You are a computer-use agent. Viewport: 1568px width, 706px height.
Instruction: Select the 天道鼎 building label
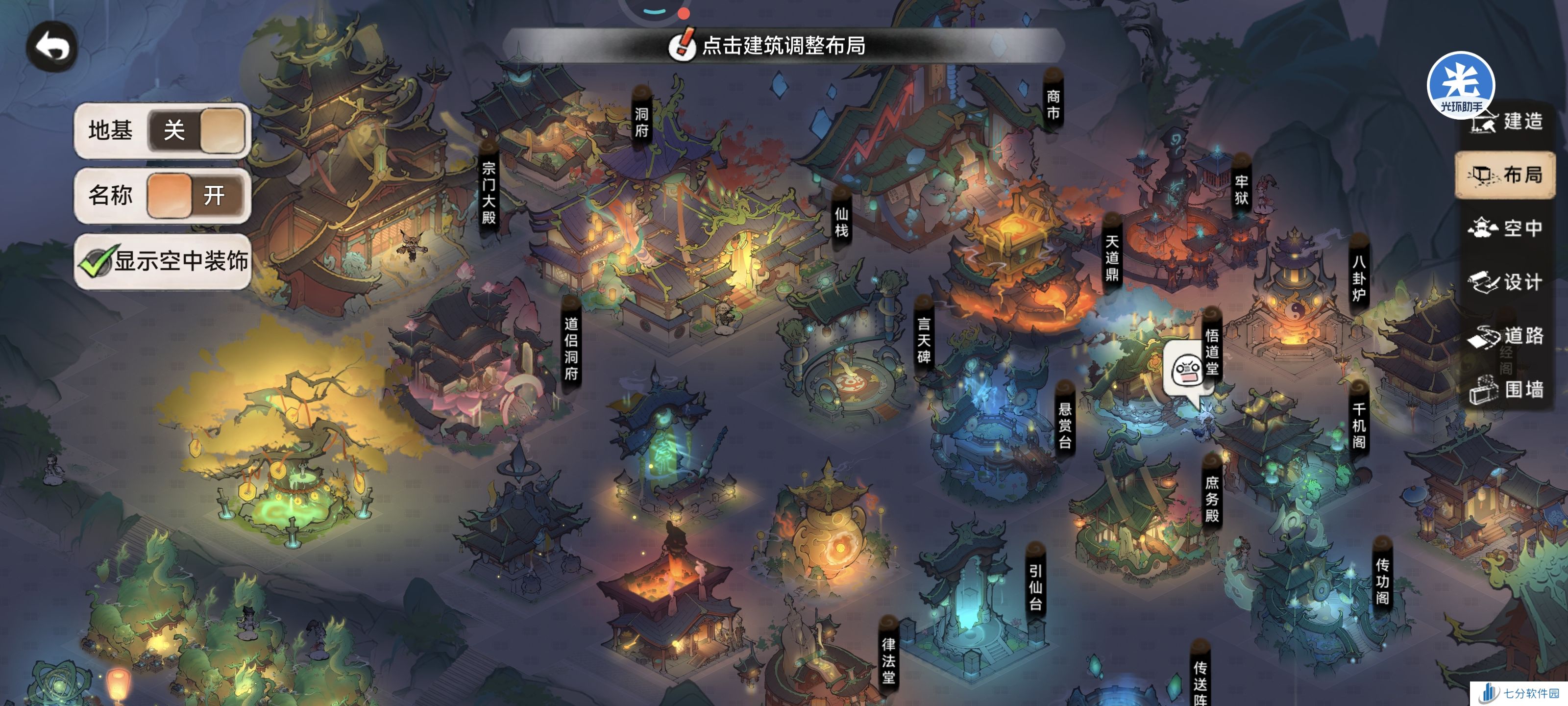[1111, 258]
